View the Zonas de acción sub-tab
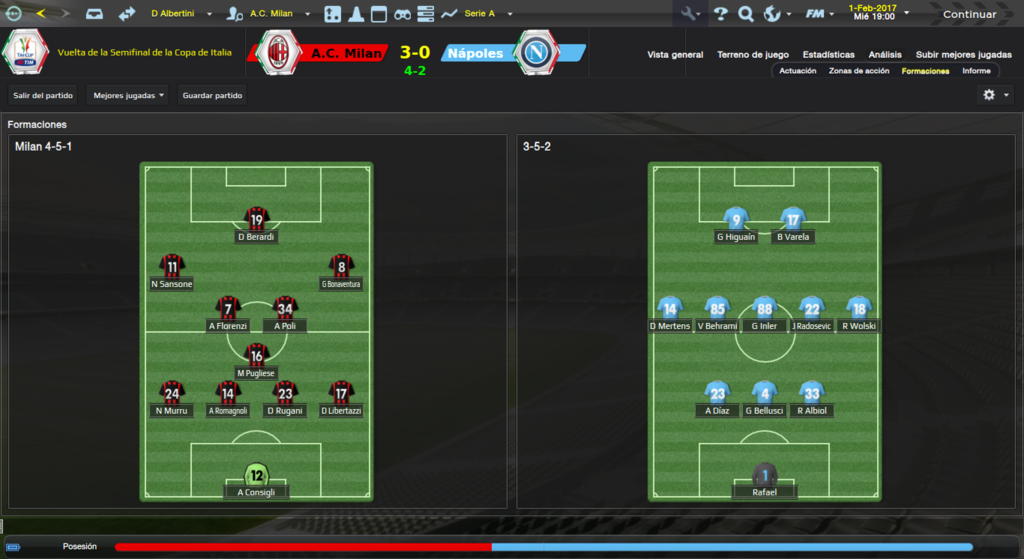This screenshot has height=559, width=1024. (859, 71)
